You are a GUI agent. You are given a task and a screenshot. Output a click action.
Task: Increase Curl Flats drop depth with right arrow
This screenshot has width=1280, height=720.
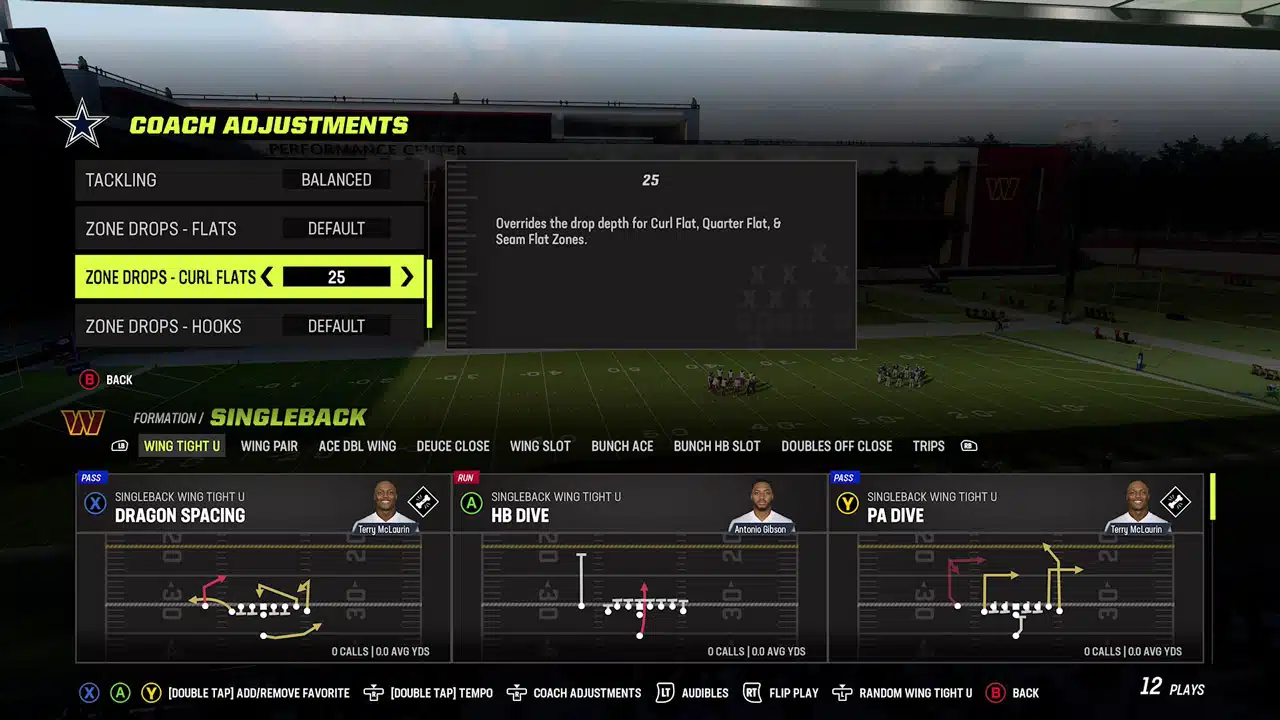coord(407,277)
